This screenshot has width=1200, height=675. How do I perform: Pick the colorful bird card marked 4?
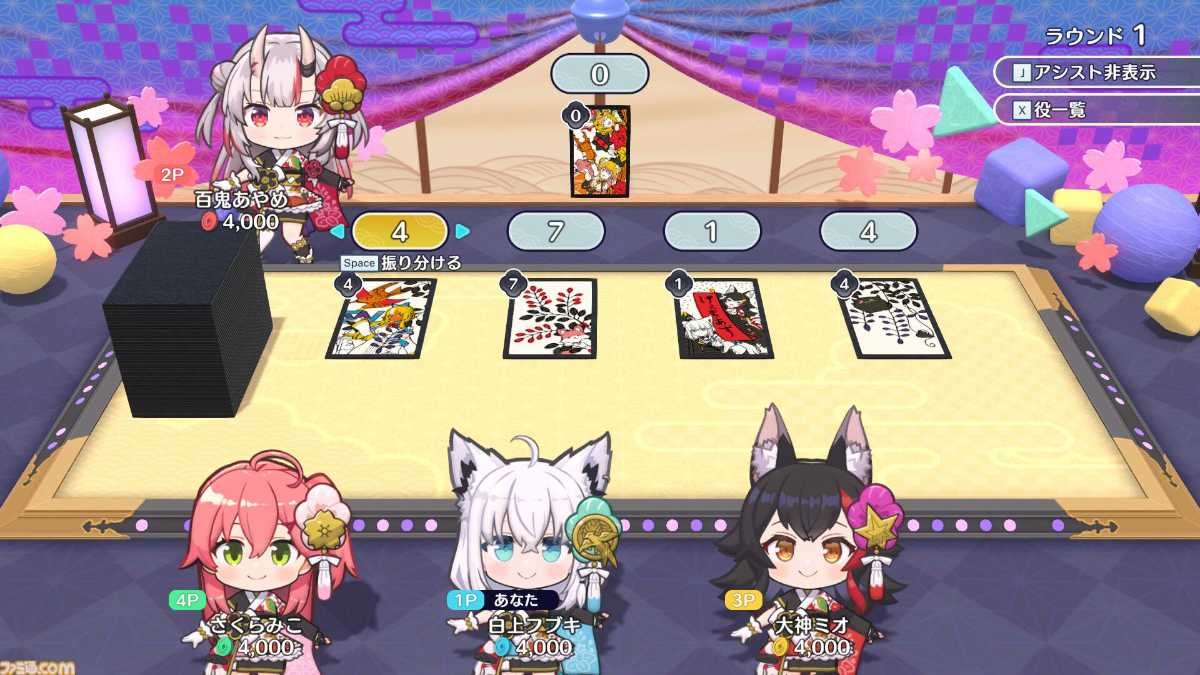click(x=382, y=318)
